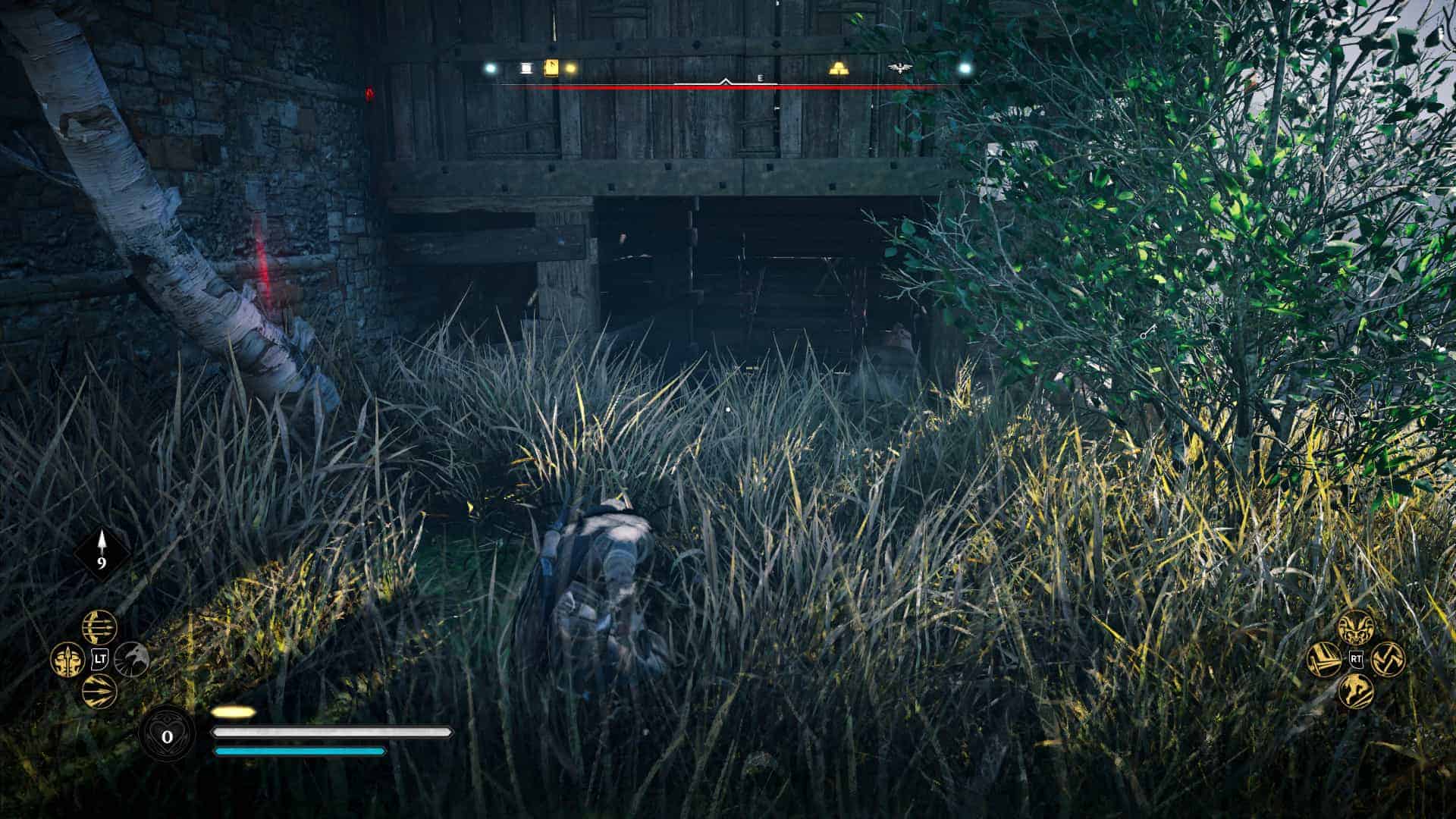Click the eagle synchronization marker on the compass

coord(900,67)
